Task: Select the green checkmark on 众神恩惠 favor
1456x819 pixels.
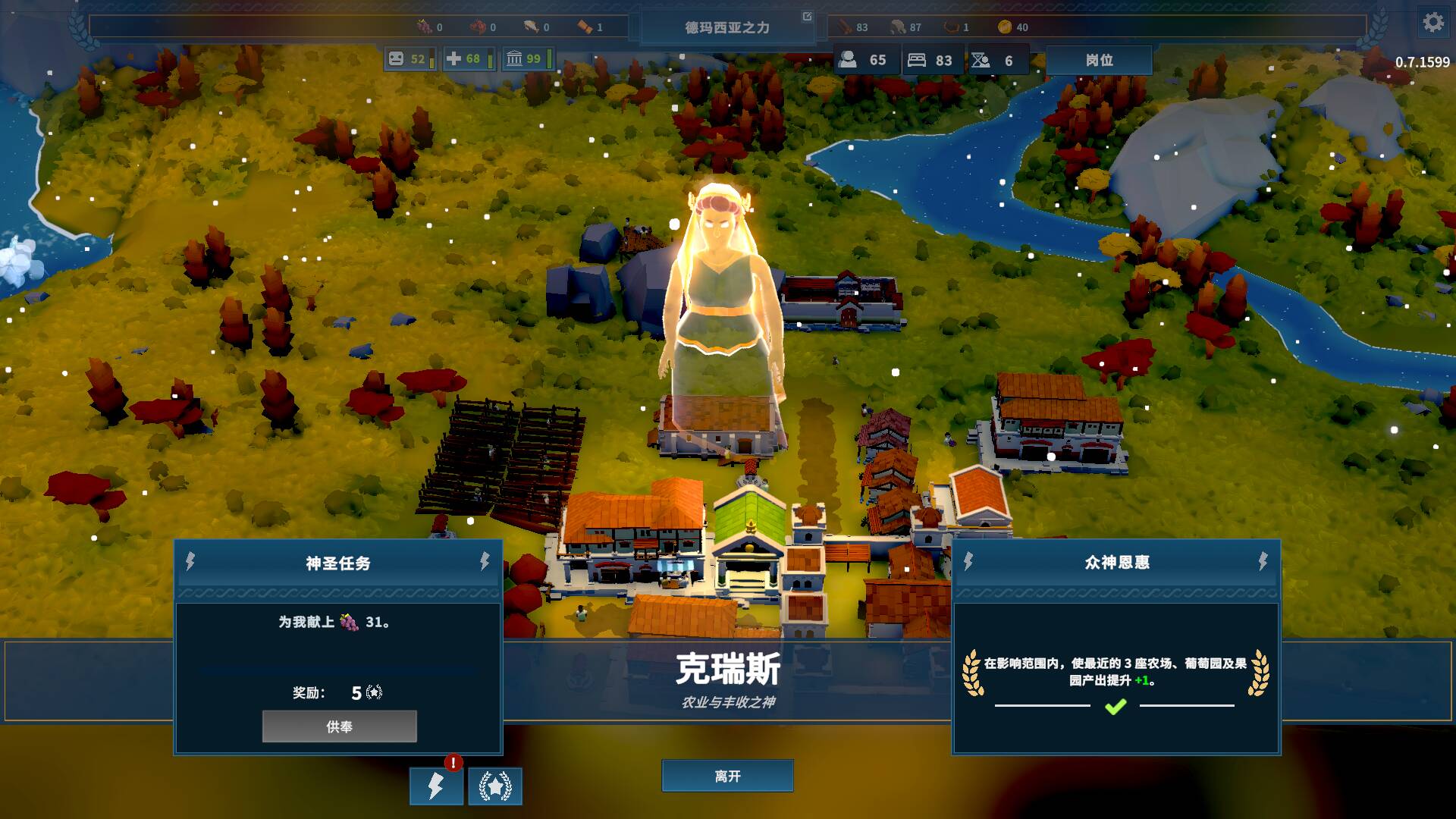Action: click(1115, 707)
